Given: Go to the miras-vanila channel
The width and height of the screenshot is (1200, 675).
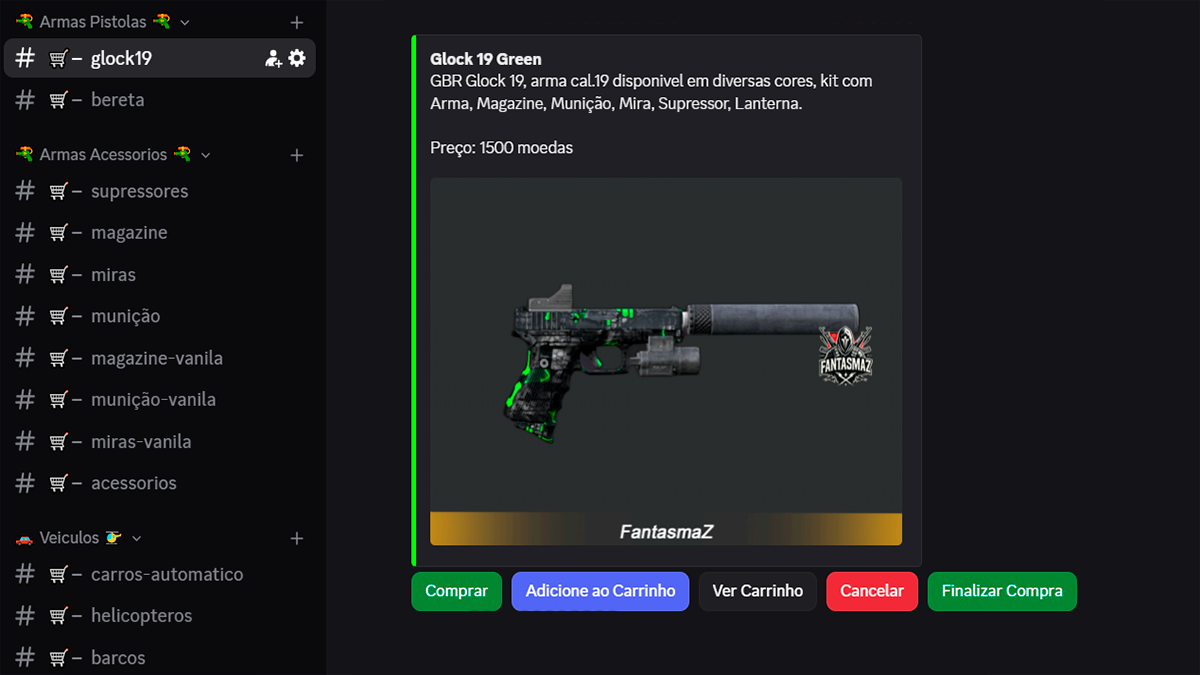Looking at the screenshot, I should click(x=141, y=442).
